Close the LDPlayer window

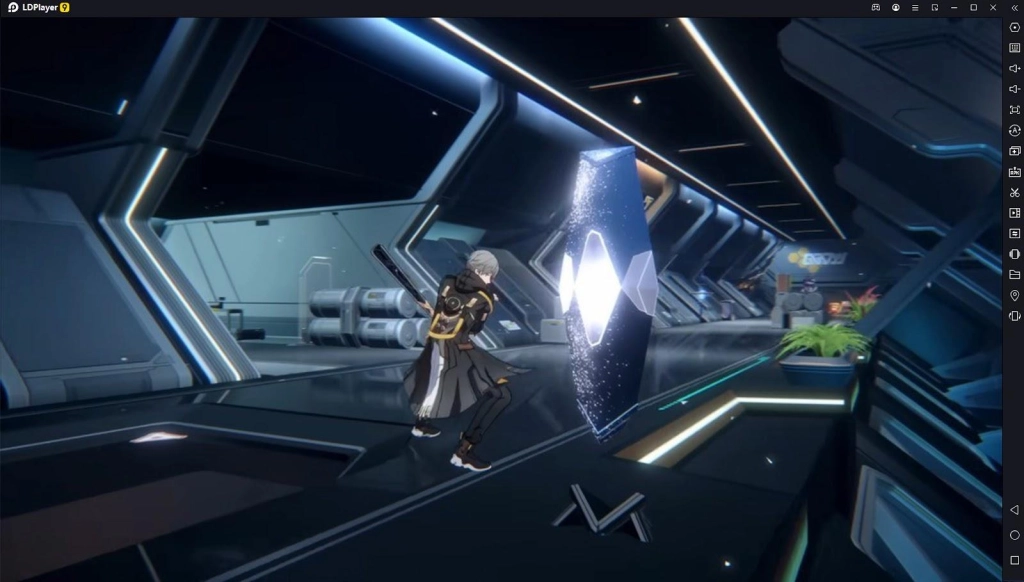[993, 8]
